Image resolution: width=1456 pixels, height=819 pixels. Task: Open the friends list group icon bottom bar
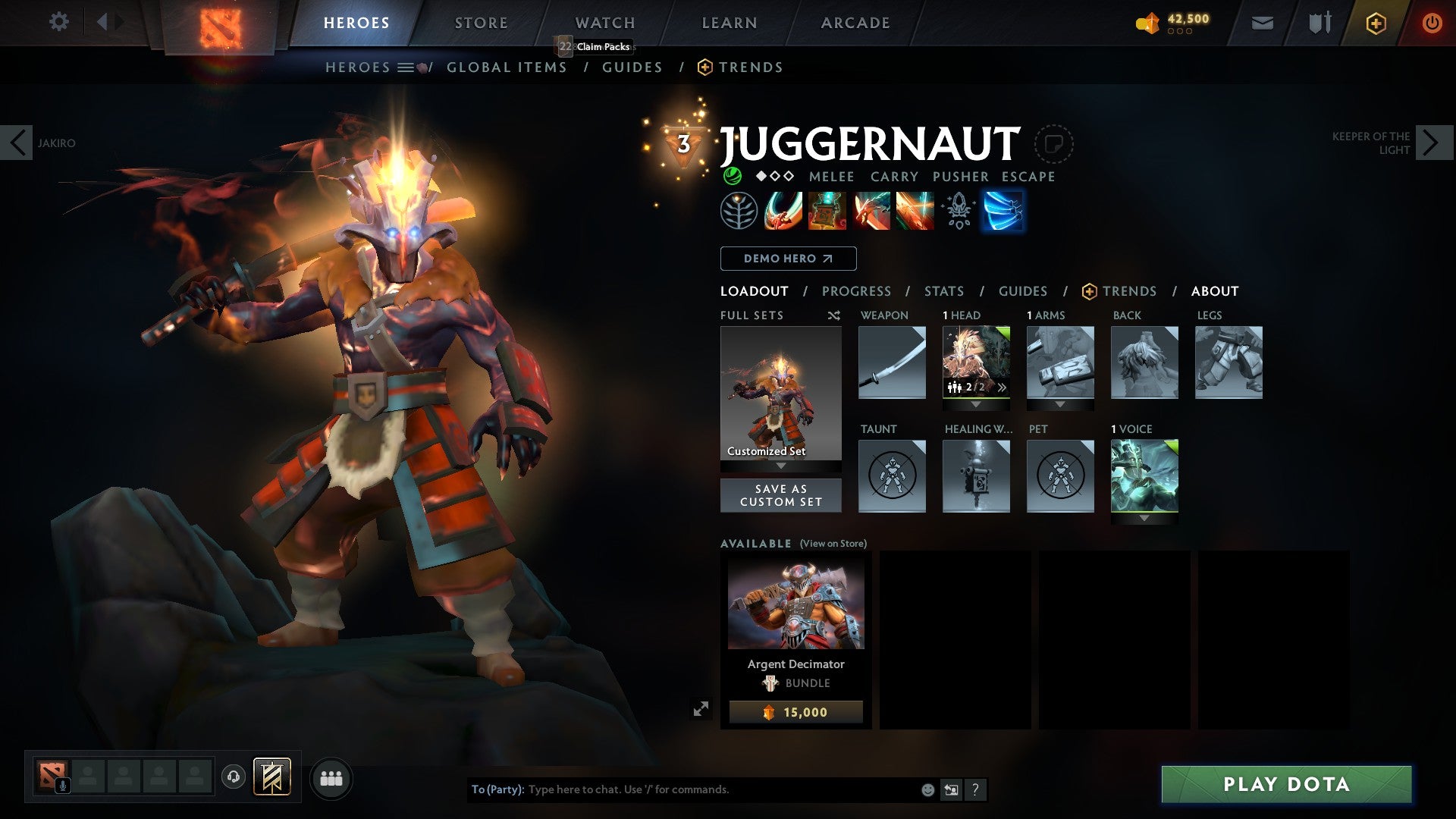331,777
